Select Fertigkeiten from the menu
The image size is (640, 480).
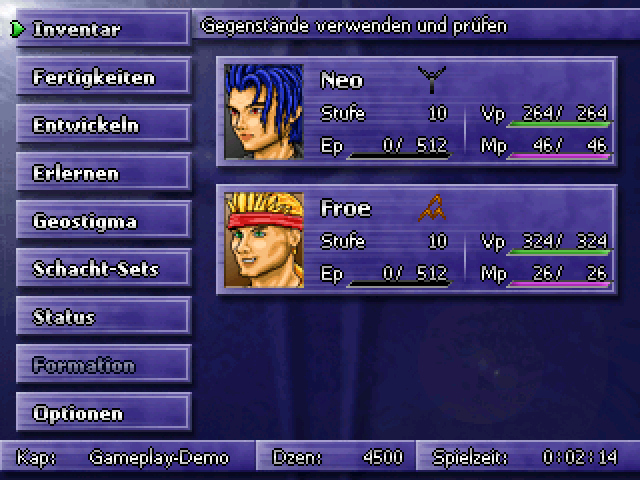(x=101, y=77)
